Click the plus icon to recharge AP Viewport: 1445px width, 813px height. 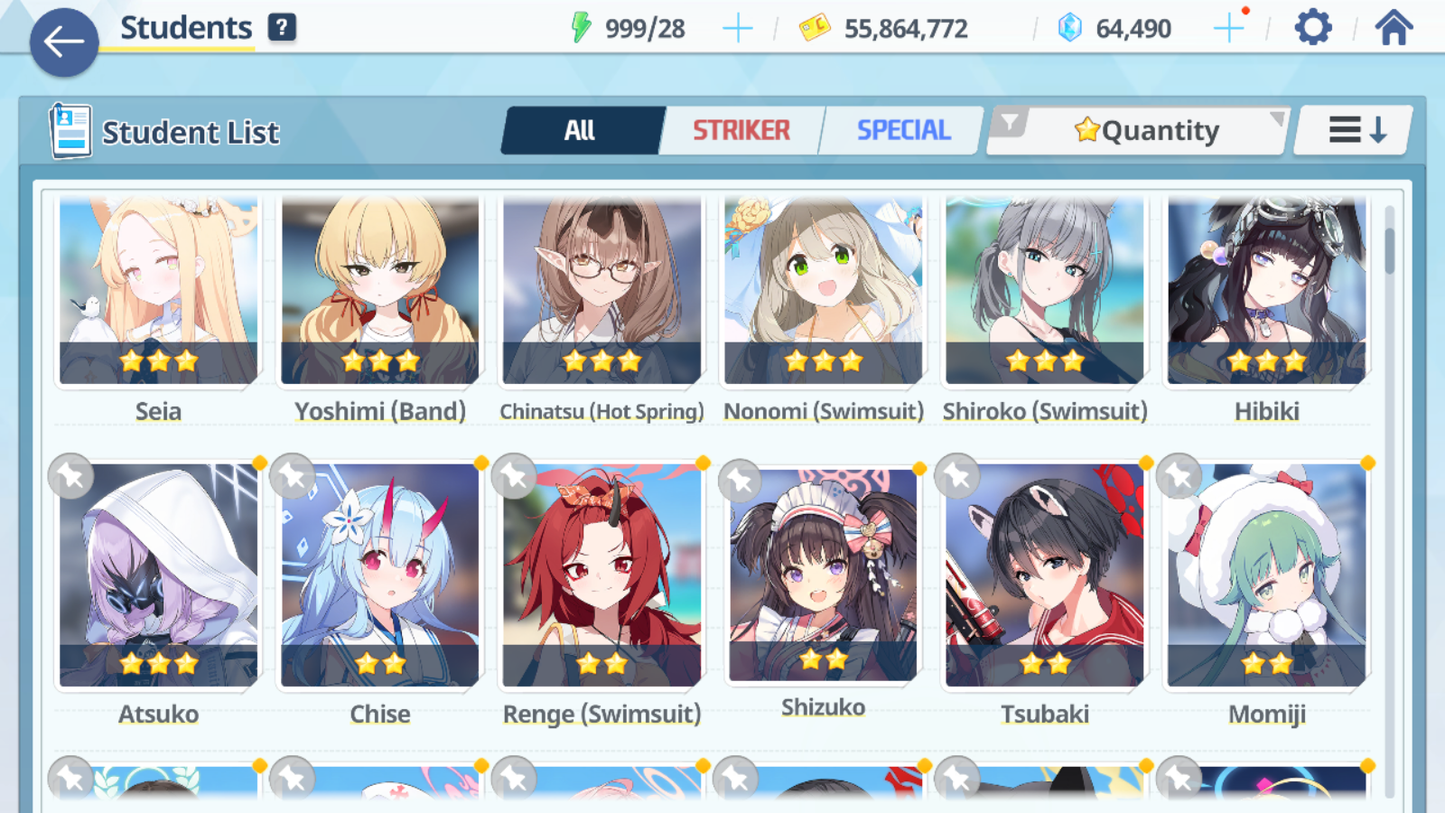point(738,28)
